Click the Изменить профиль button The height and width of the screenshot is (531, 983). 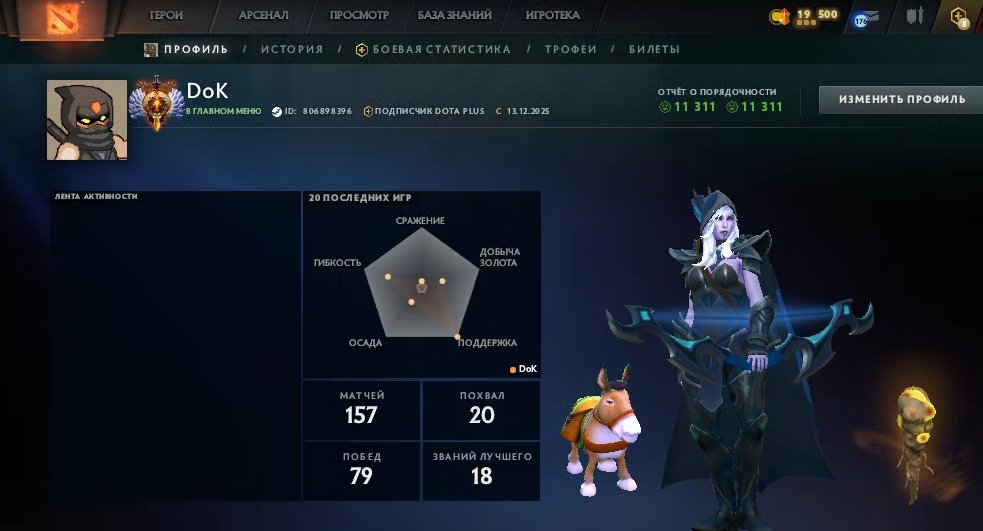pos(902,99)
